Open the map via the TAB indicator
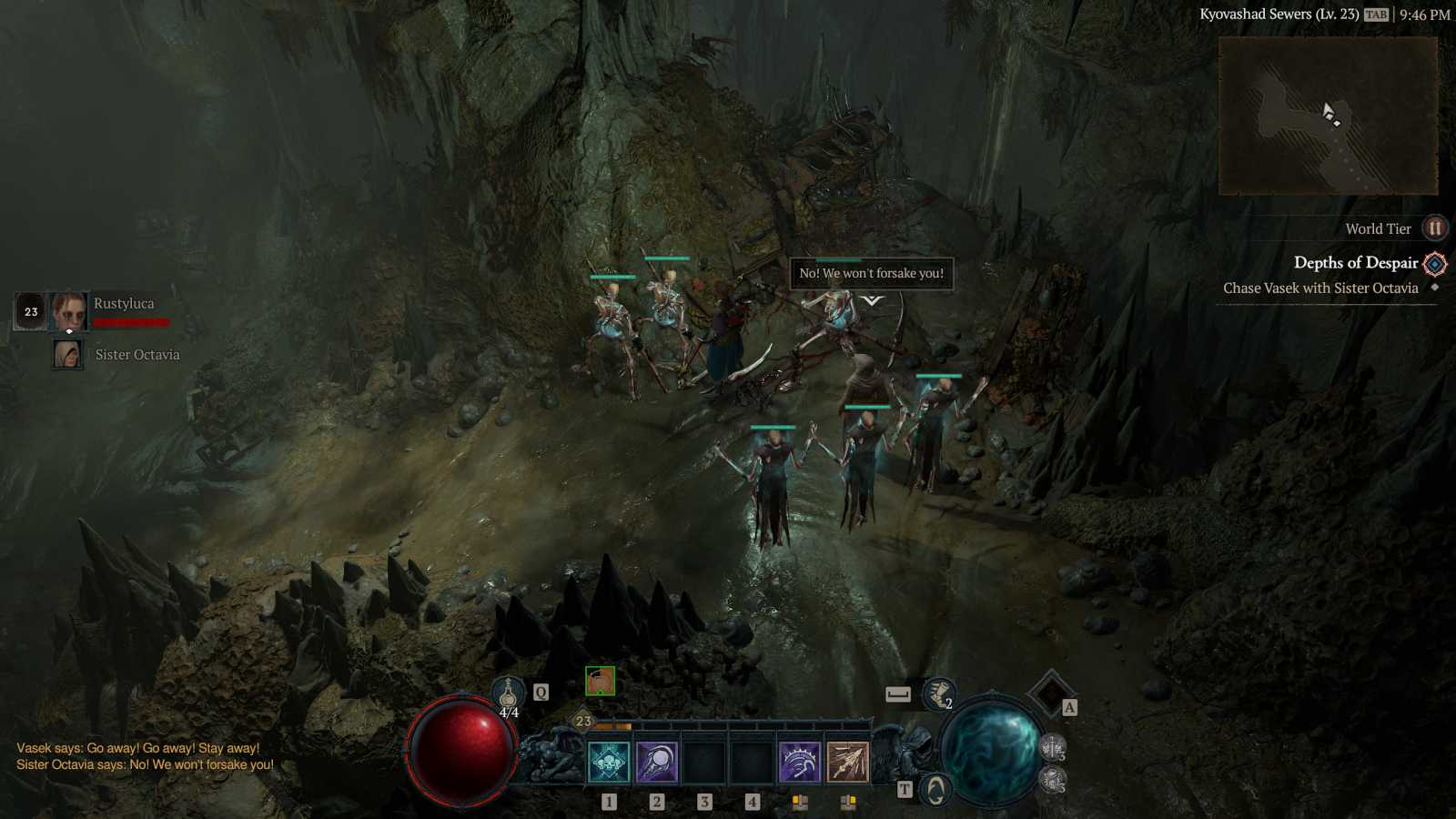The image size is (1456, 819). tap(1375, 14)
